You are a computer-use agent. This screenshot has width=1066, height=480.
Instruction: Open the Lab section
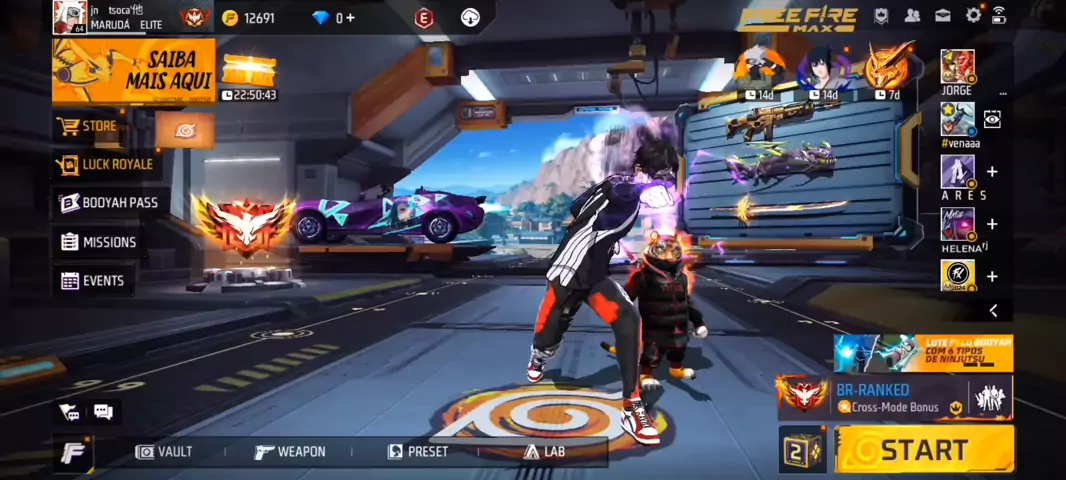(543, 452)
